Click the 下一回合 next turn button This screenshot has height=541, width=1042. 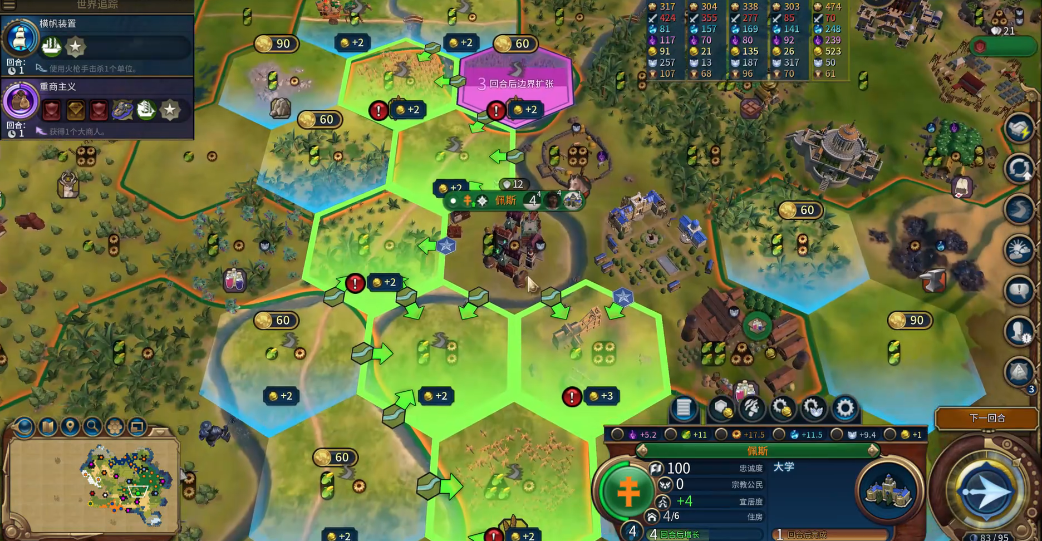pyautogui.click(x=986, y=418)
